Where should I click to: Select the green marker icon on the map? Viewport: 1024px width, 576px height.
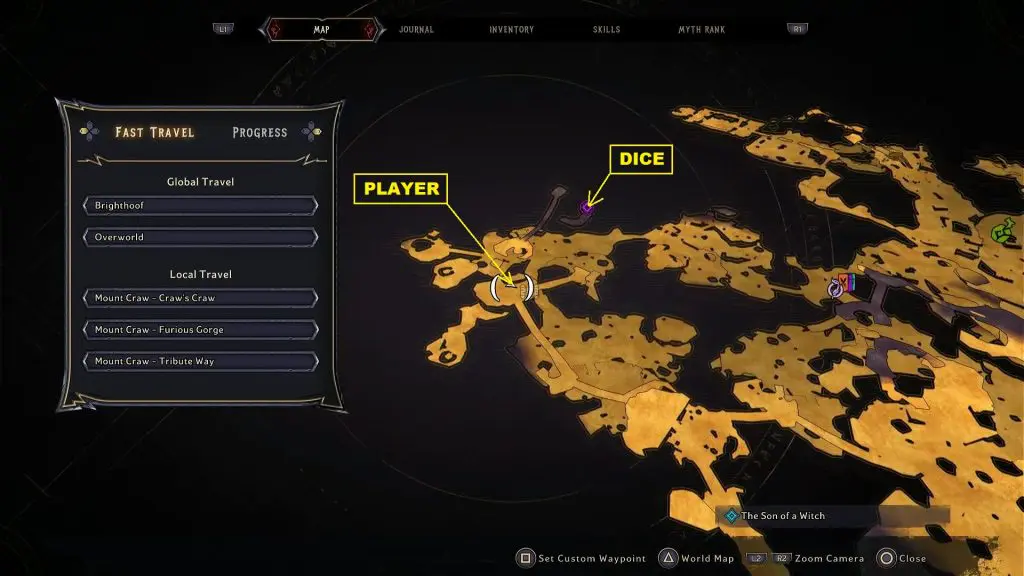[x=1001, y=232]
